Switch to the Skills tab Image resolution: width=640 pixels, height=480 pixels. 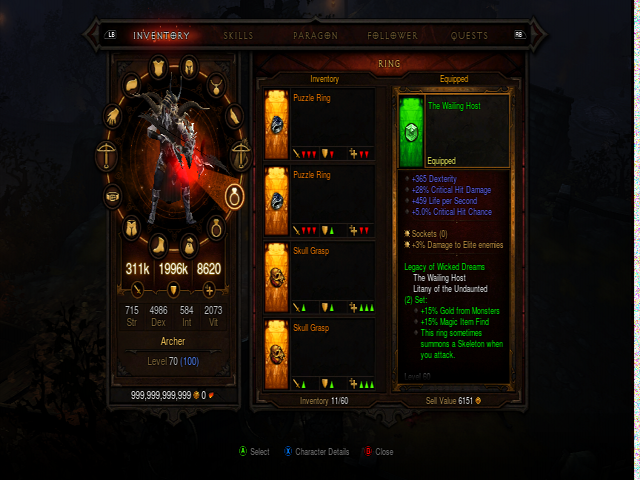click(x=238, y=35)
